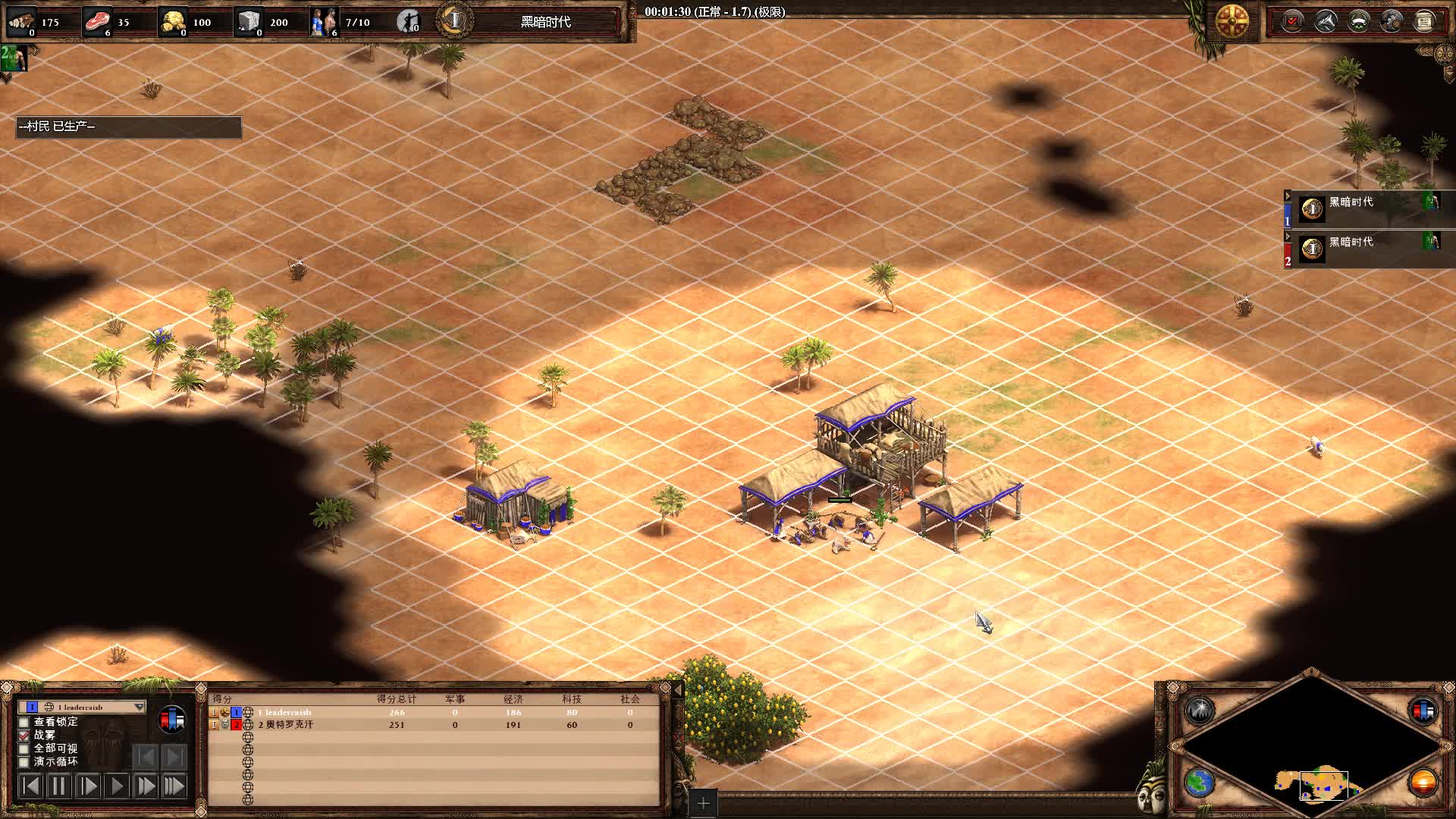
Task: Click the sunset icon beside the minimap
Action: 1423,782
